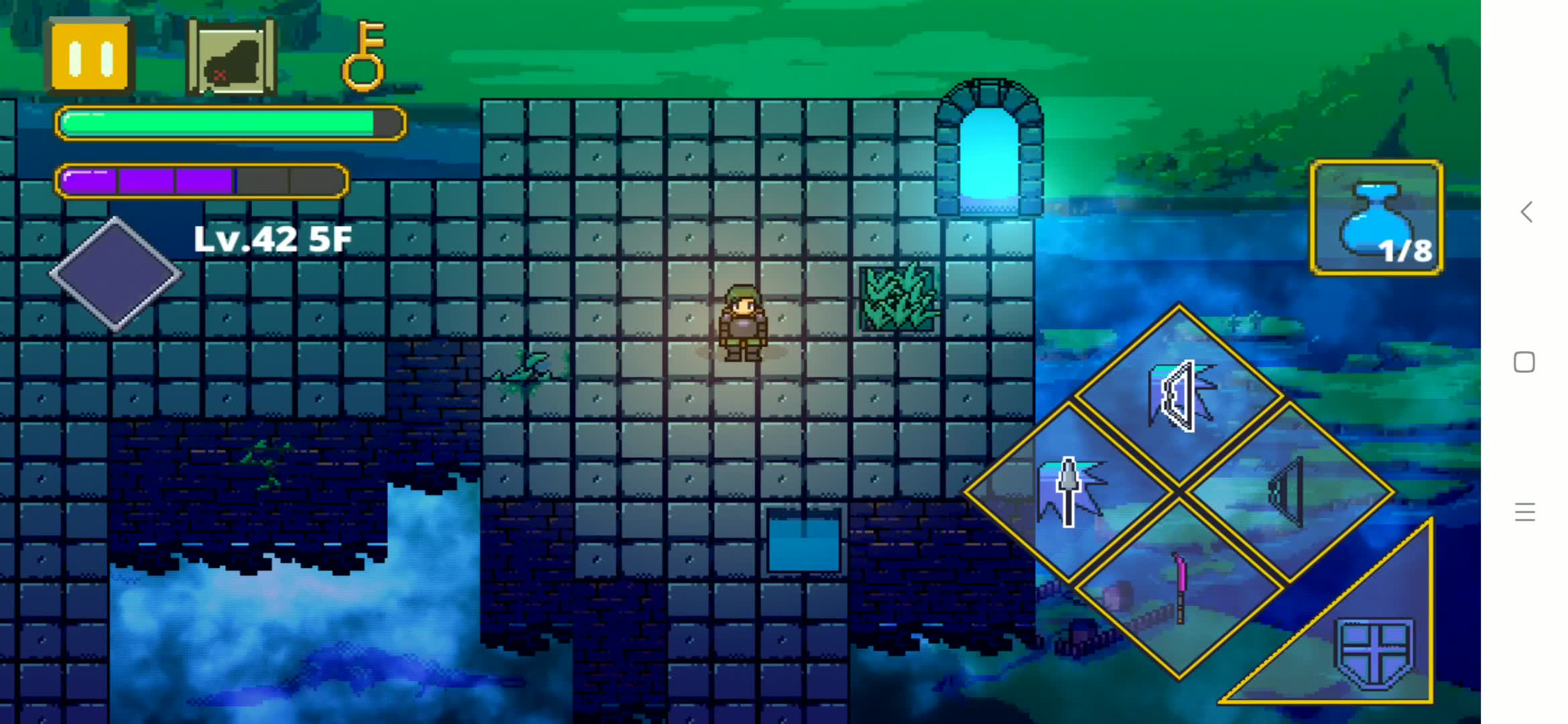Screen dimensions: 1568x724
Task: Activate the glowing bow skill
Action: (x=1179, y=396)
